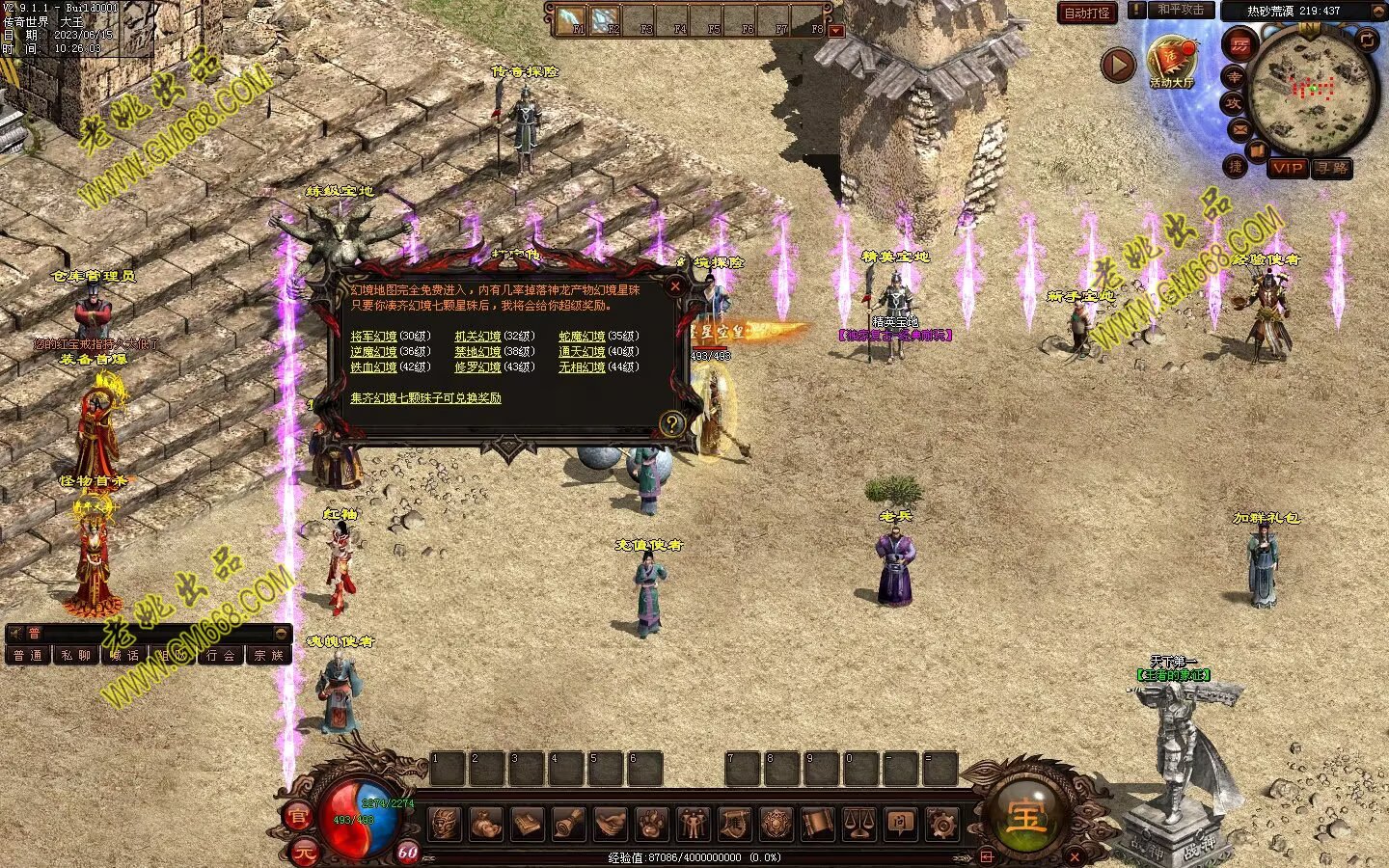Viewport: 1389px width, 868px height.
Task: Activate the 寻路 pathfinding button
Action: click(1332, 168)
